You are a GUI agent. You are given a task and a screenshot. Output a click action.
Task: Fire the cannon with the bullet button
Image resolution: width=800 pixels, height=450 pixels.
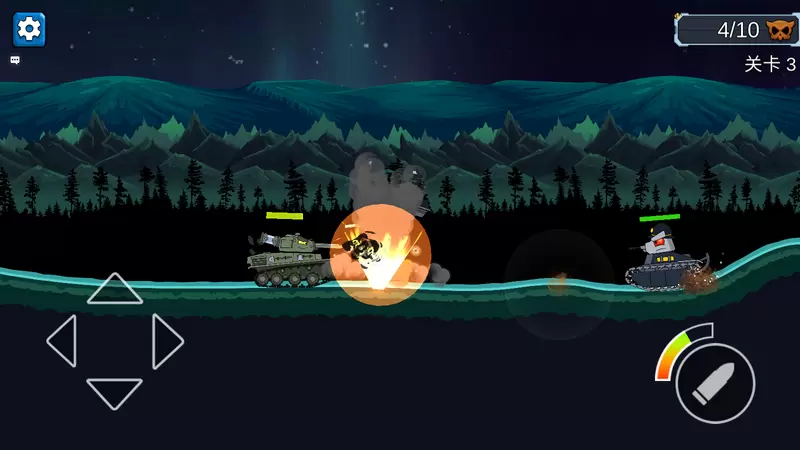[x=715, y=383]
